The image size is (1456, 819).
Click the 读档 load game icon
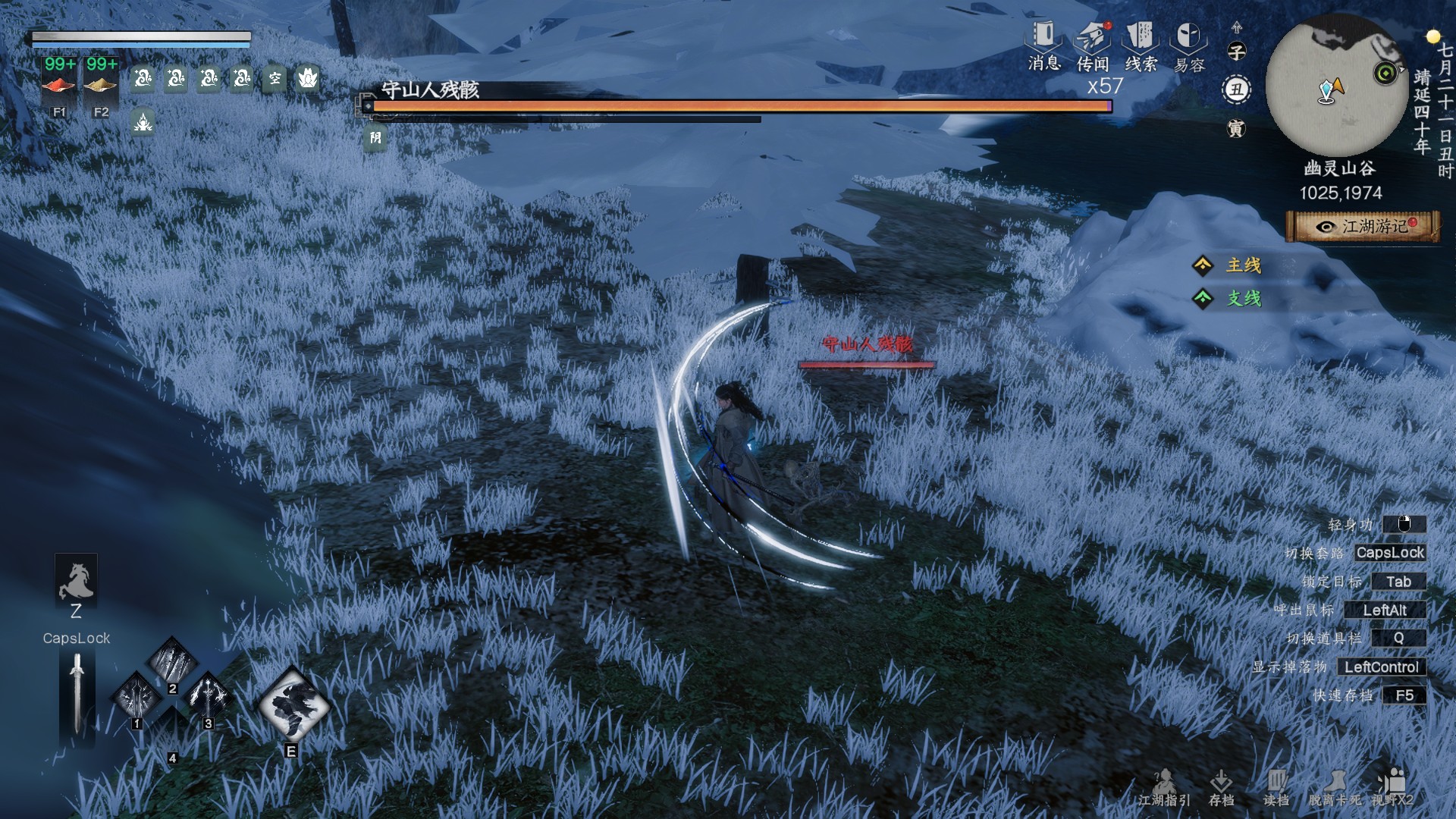[1276, 787]
